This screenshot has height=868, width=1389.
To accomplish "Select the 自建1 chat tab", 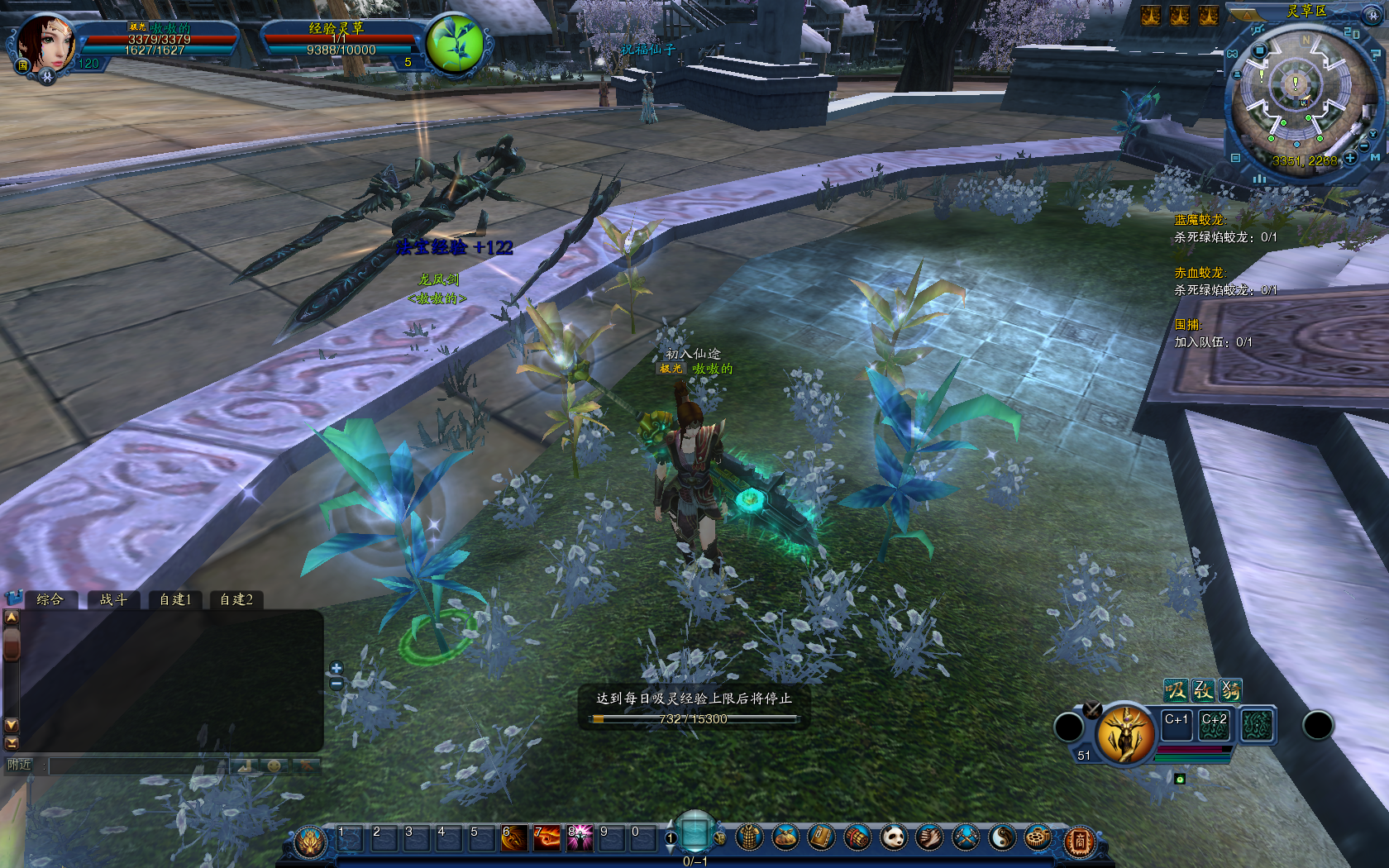I will [x=175, y=599].
